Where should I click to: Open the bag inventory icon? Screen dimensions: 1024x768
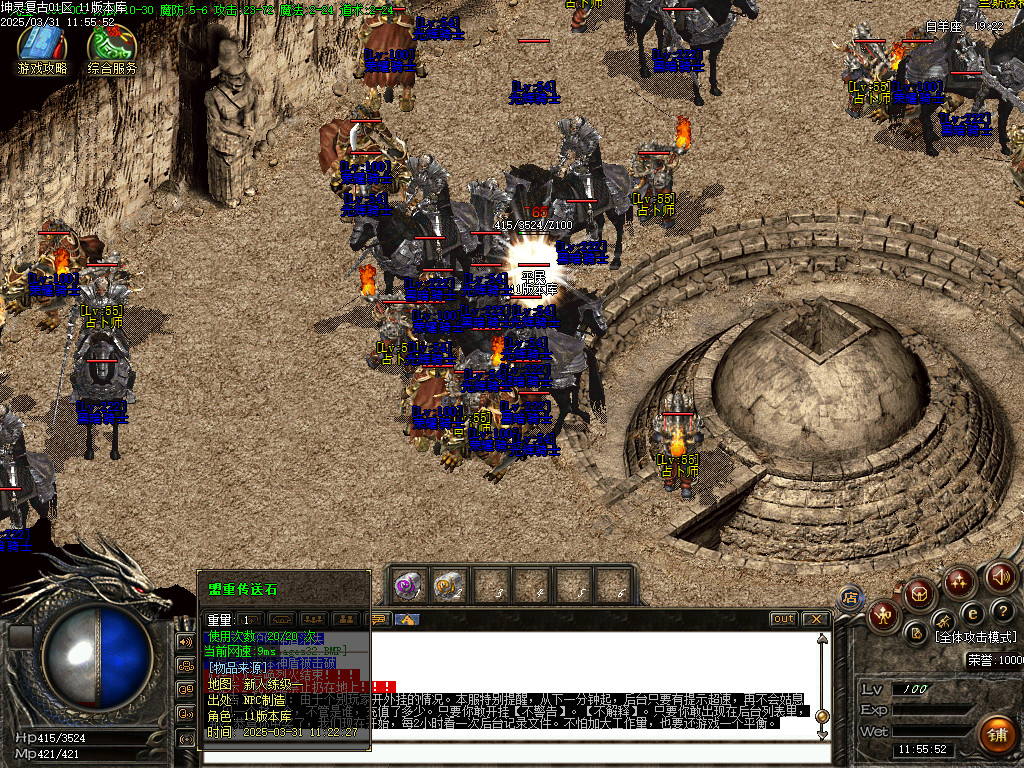click(920, 596)
